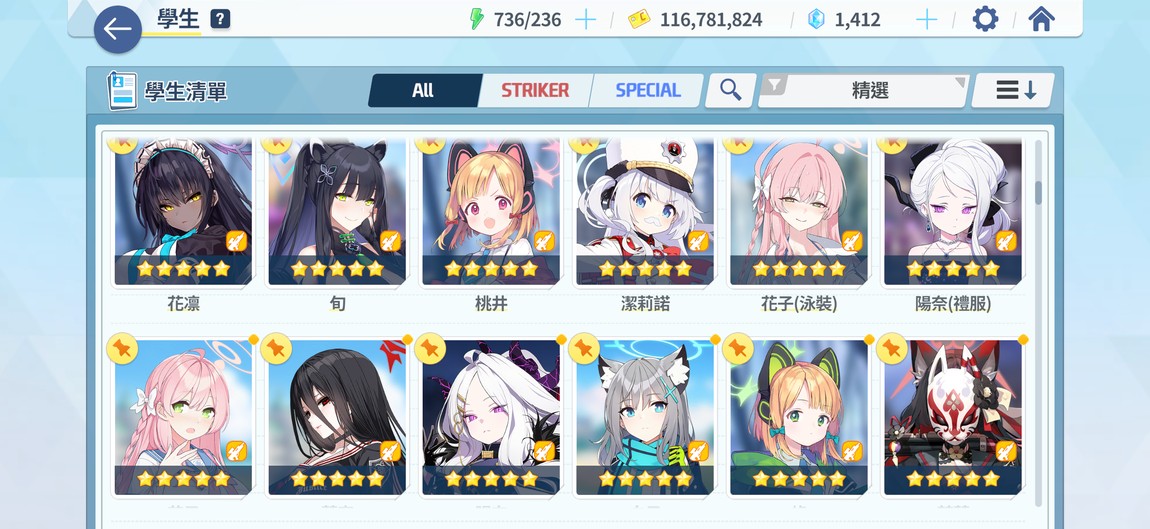Toggle the sort order button
Screen dimensions: 1150x529
(1015, 90)
